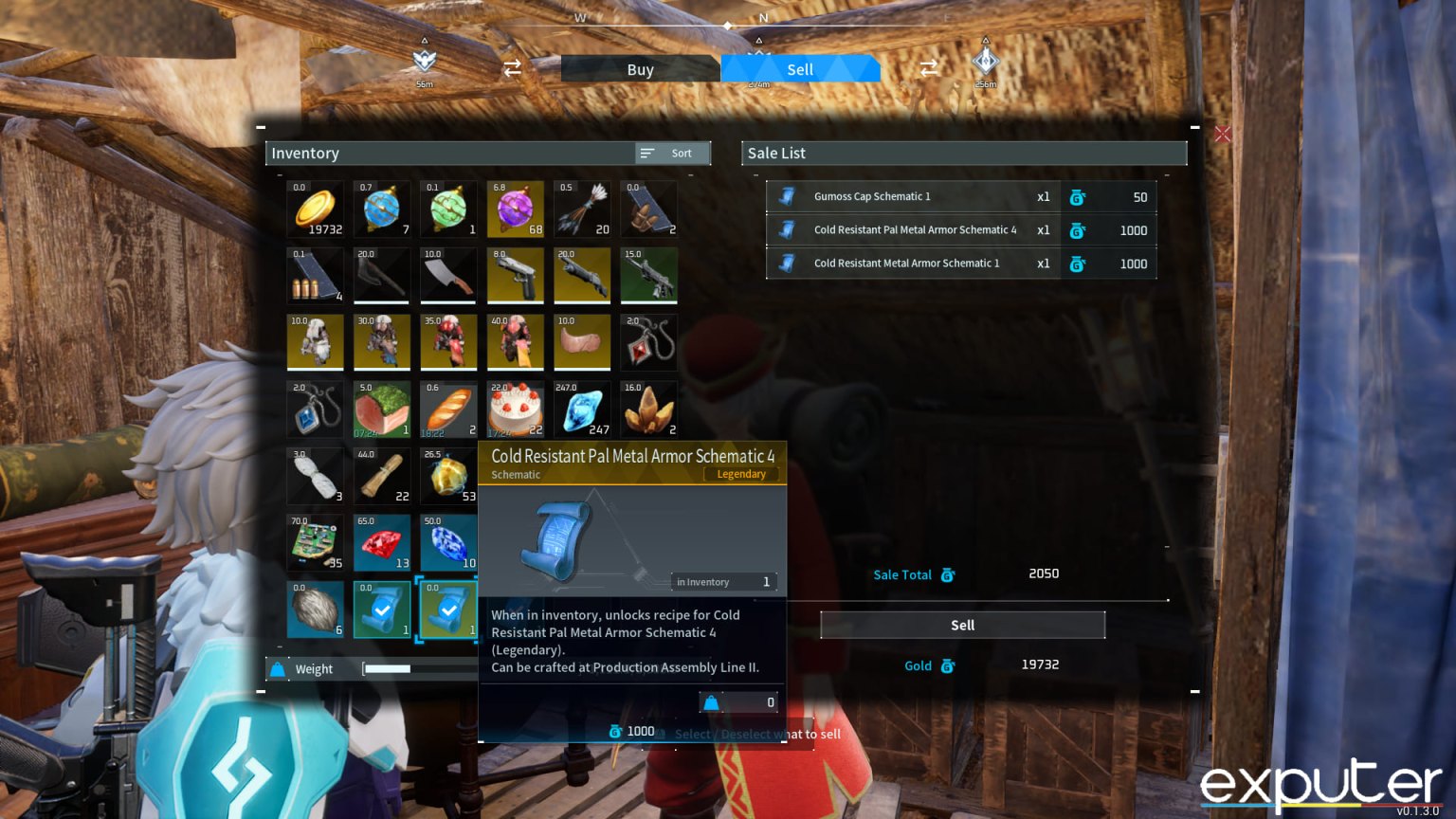1456x819 pixels.
Task: Select the gold coins stack in inventory
Action: coord(315,209)
